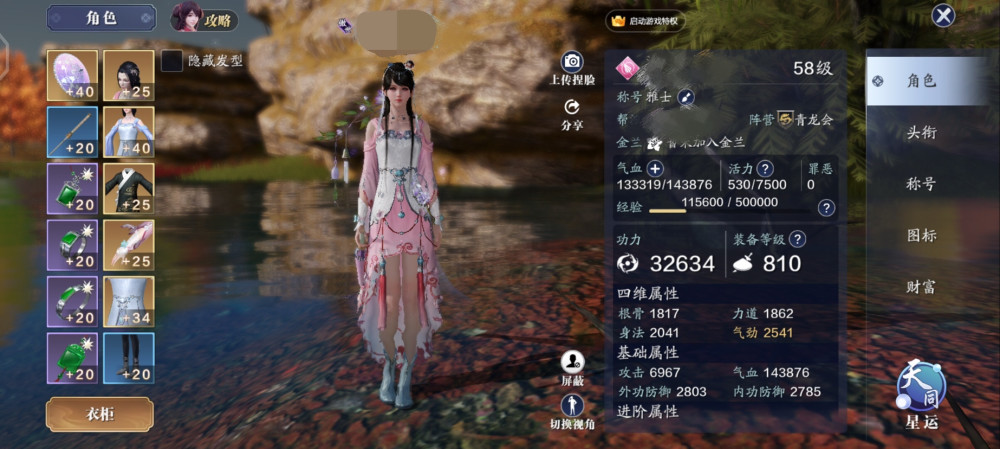Toggle the 隐藏发型 checkbox
Viewport: 1000px width, 449px height.
pos(172,61)
